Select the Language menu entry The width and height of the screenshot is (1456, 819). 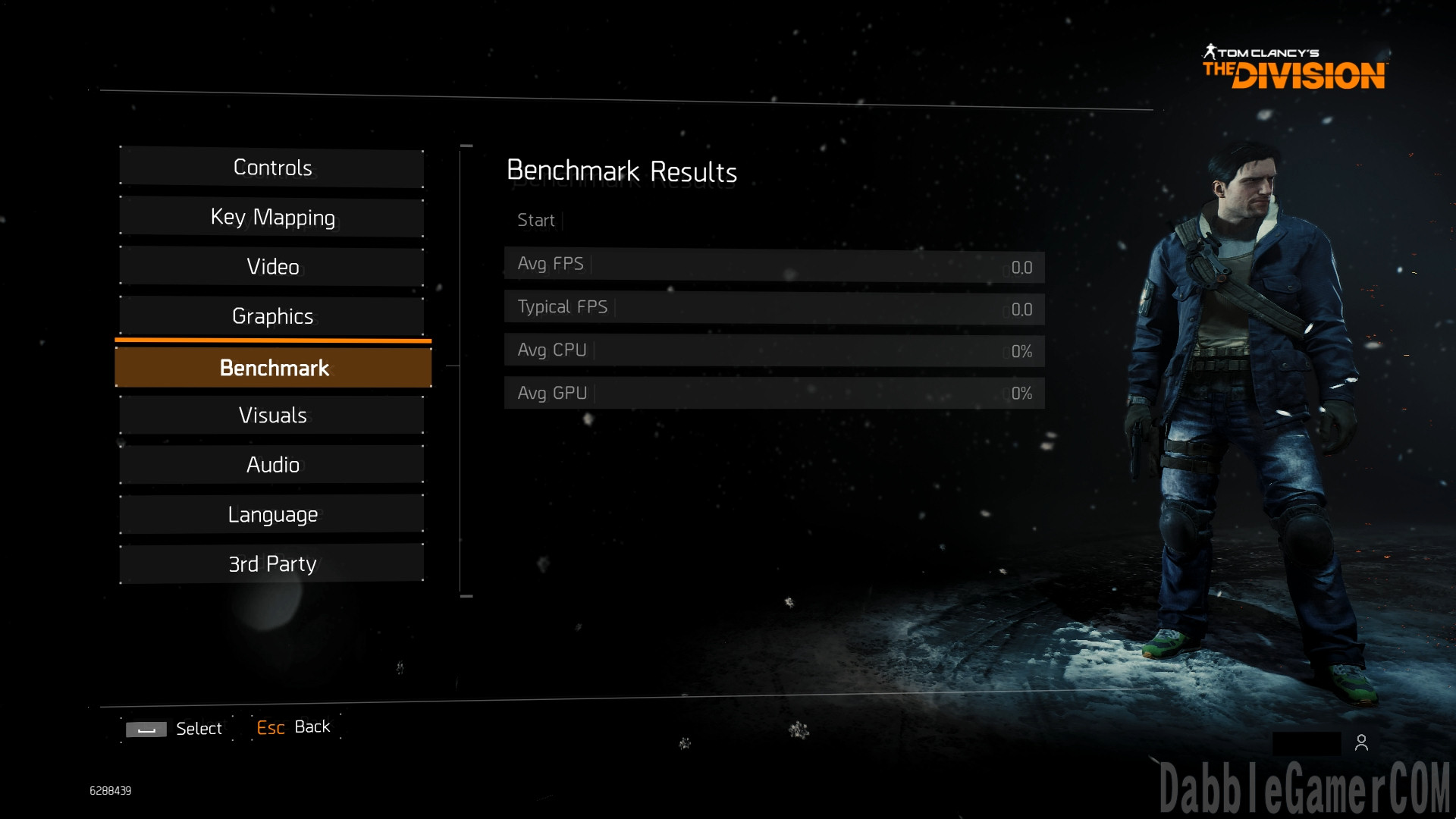(272, 515)
